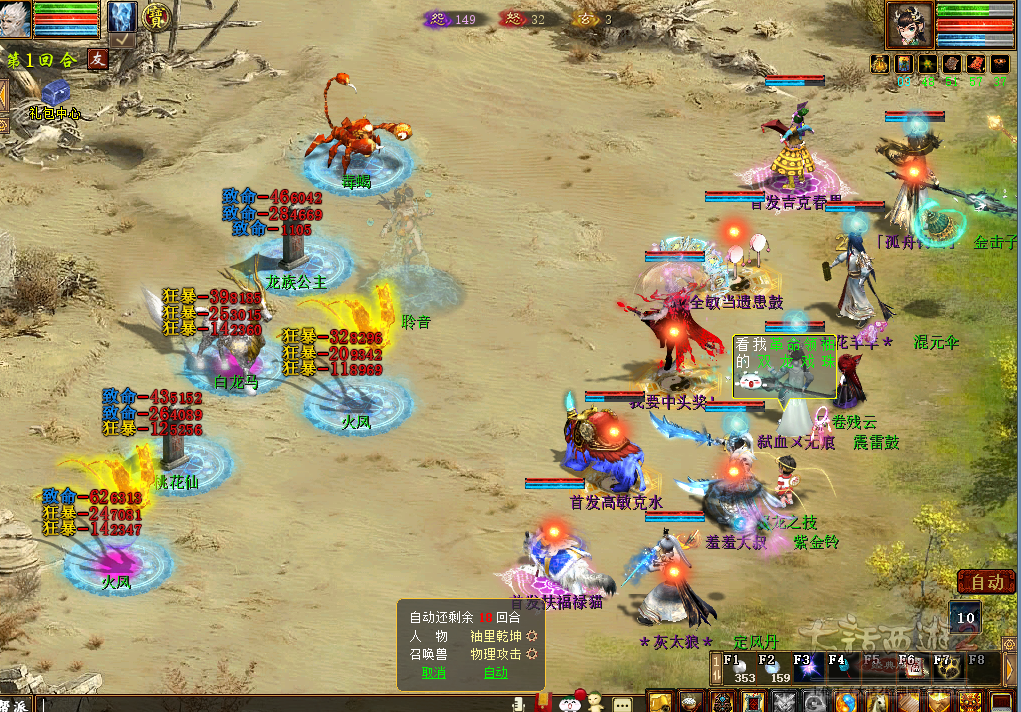1021x712 pixels.
Task: Click the green 自动 link in the auto-battle panel
Action: 496,673
